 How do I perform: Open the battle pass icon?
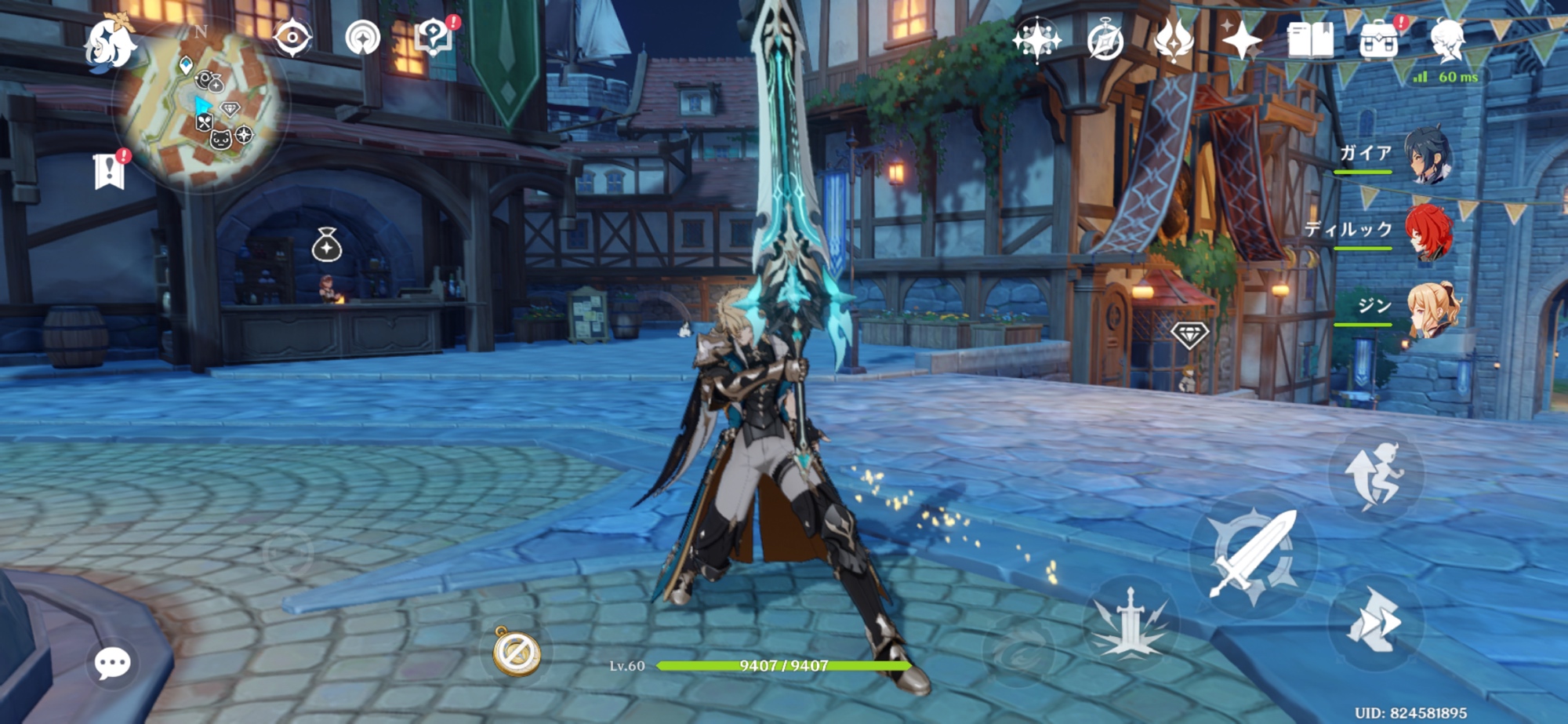(1174, 41)
